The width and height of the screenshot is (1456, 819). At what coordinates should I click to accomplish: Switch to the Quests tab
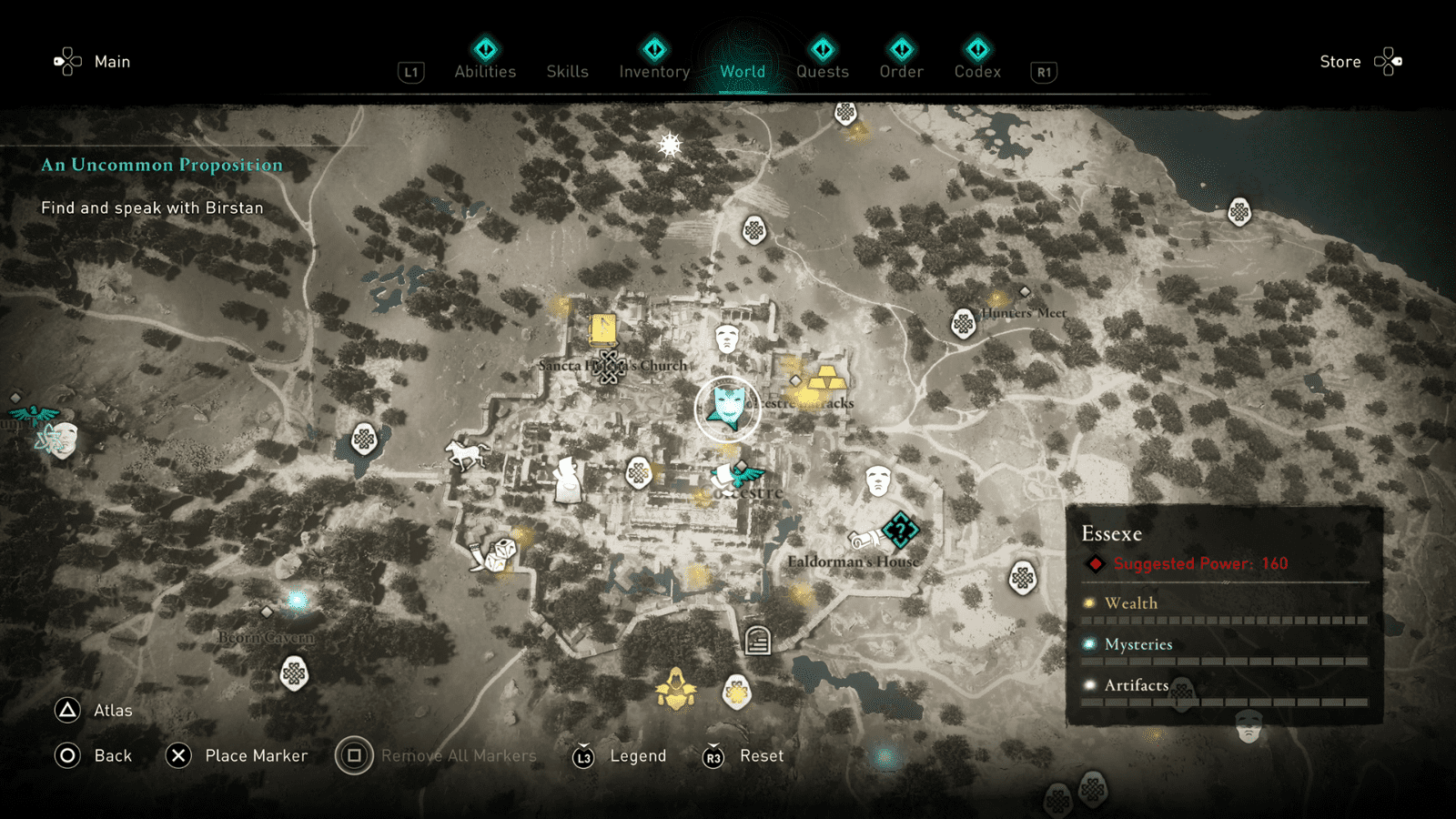[x=822, y=72]
